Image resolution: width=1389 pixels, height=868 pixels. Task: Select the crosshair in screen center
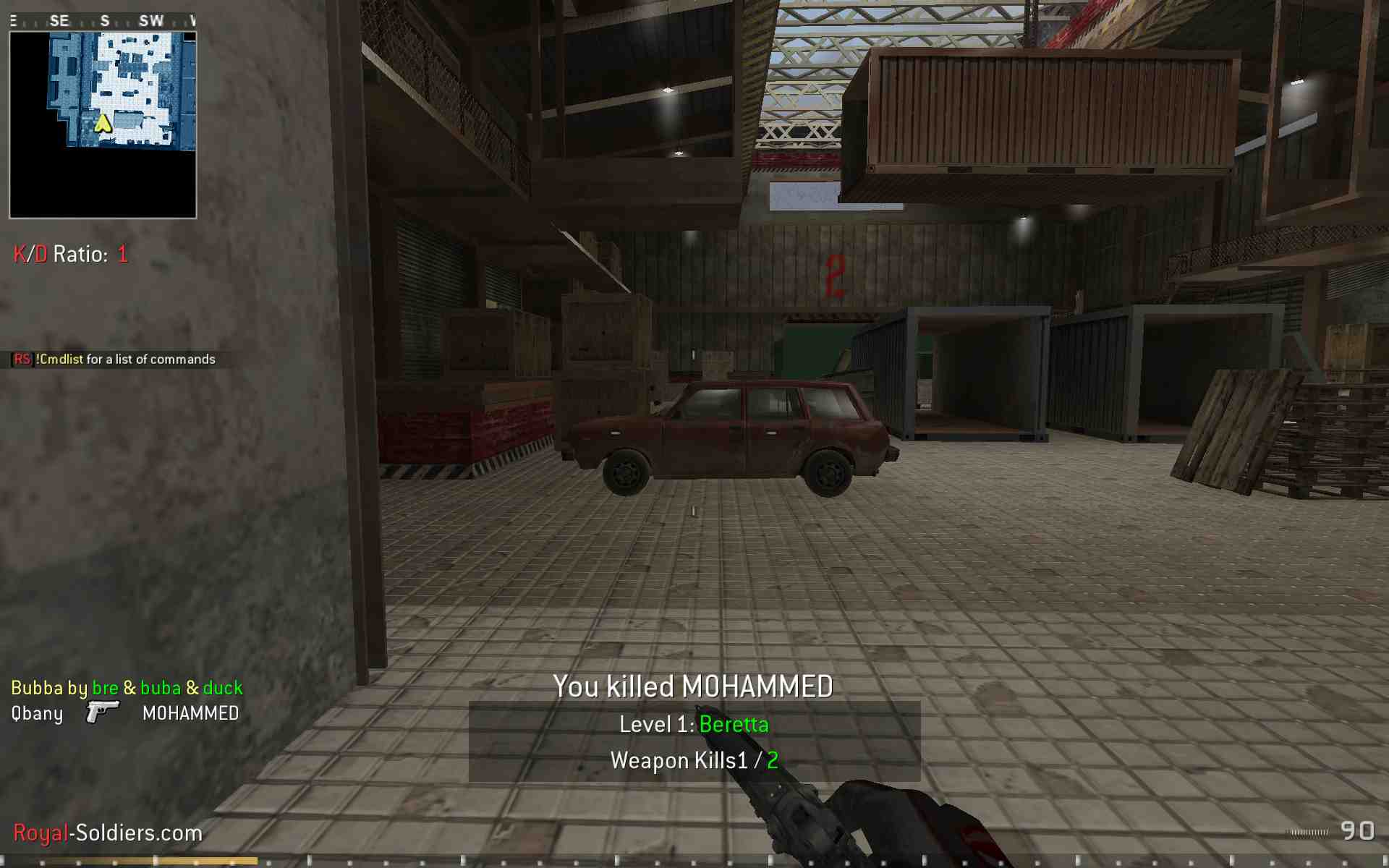(694, 510)
